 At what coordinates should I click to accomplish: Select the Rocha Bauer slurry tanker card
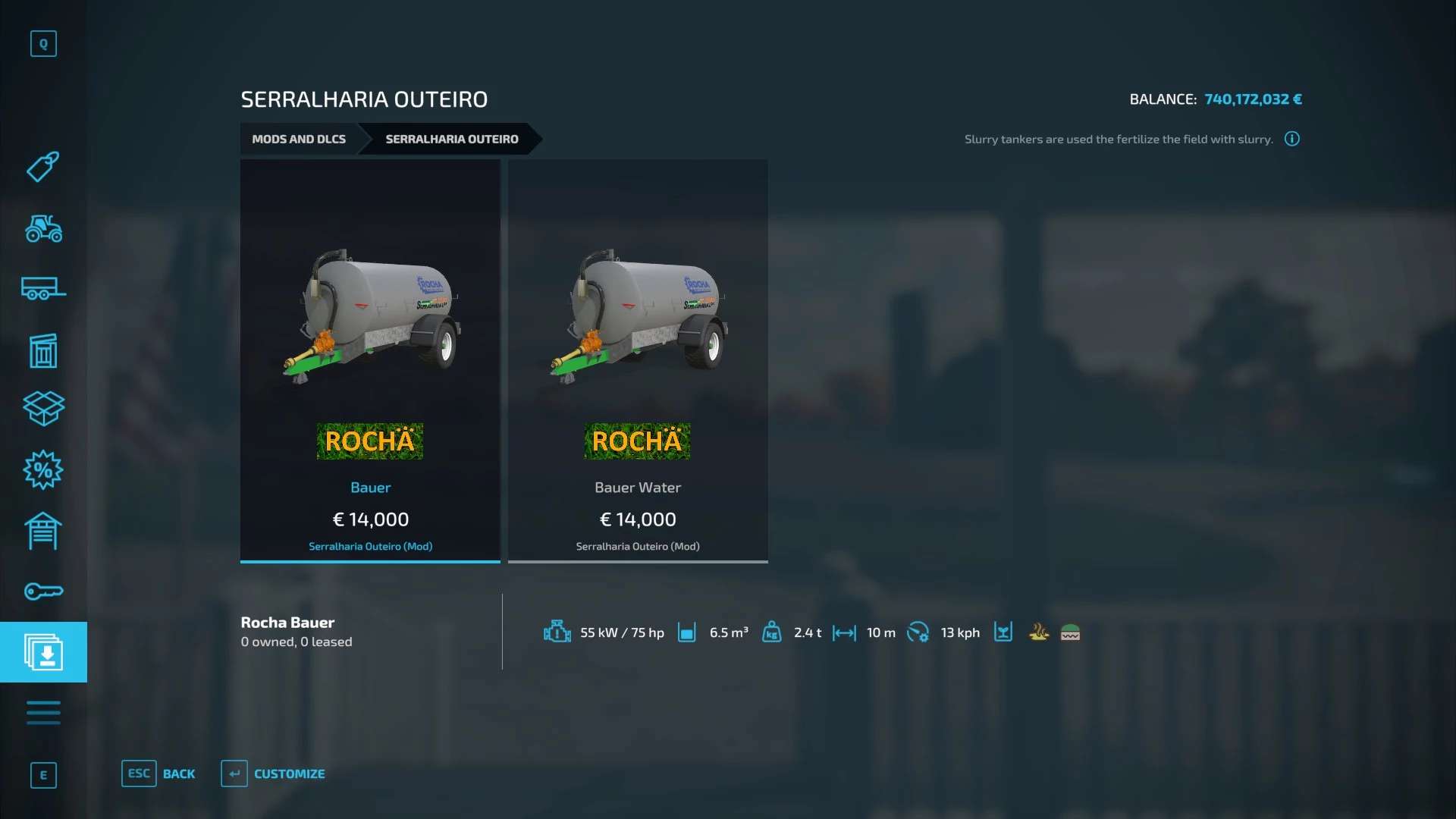[370, 360]
